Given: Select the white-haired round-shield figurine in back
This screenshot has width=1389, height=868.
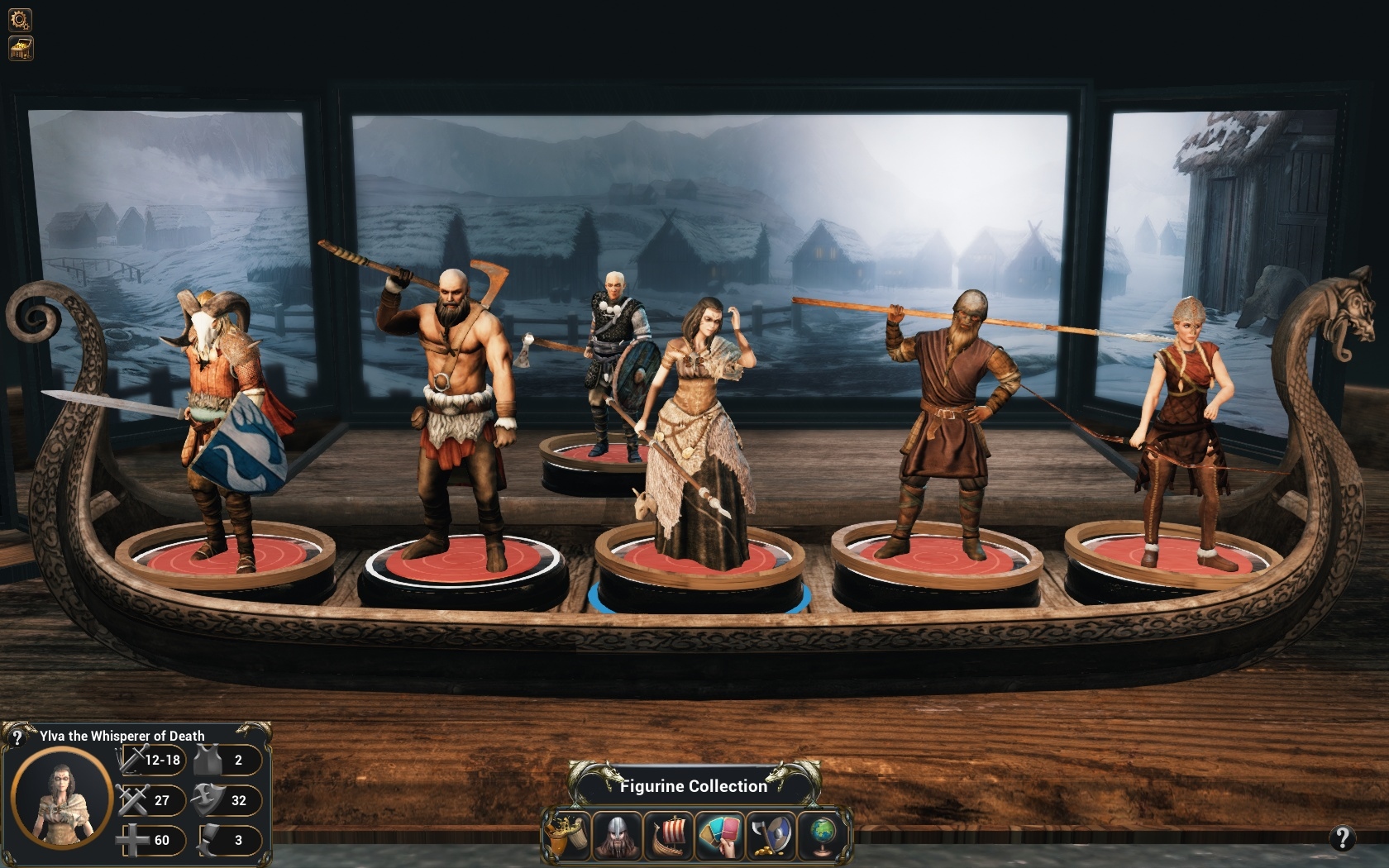Looking at the screenshot, I should pyautogui.click(x=613, y=364).
